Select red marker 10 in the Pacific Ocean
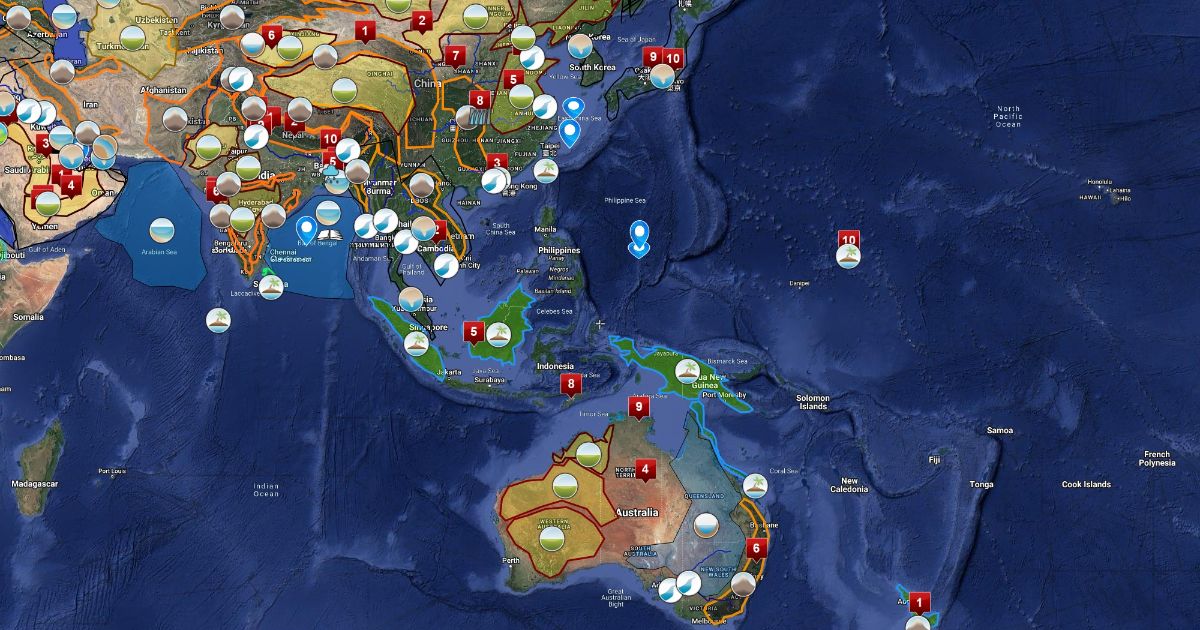The height and width of the screenshot is (630, 1200). coord(849,240)
